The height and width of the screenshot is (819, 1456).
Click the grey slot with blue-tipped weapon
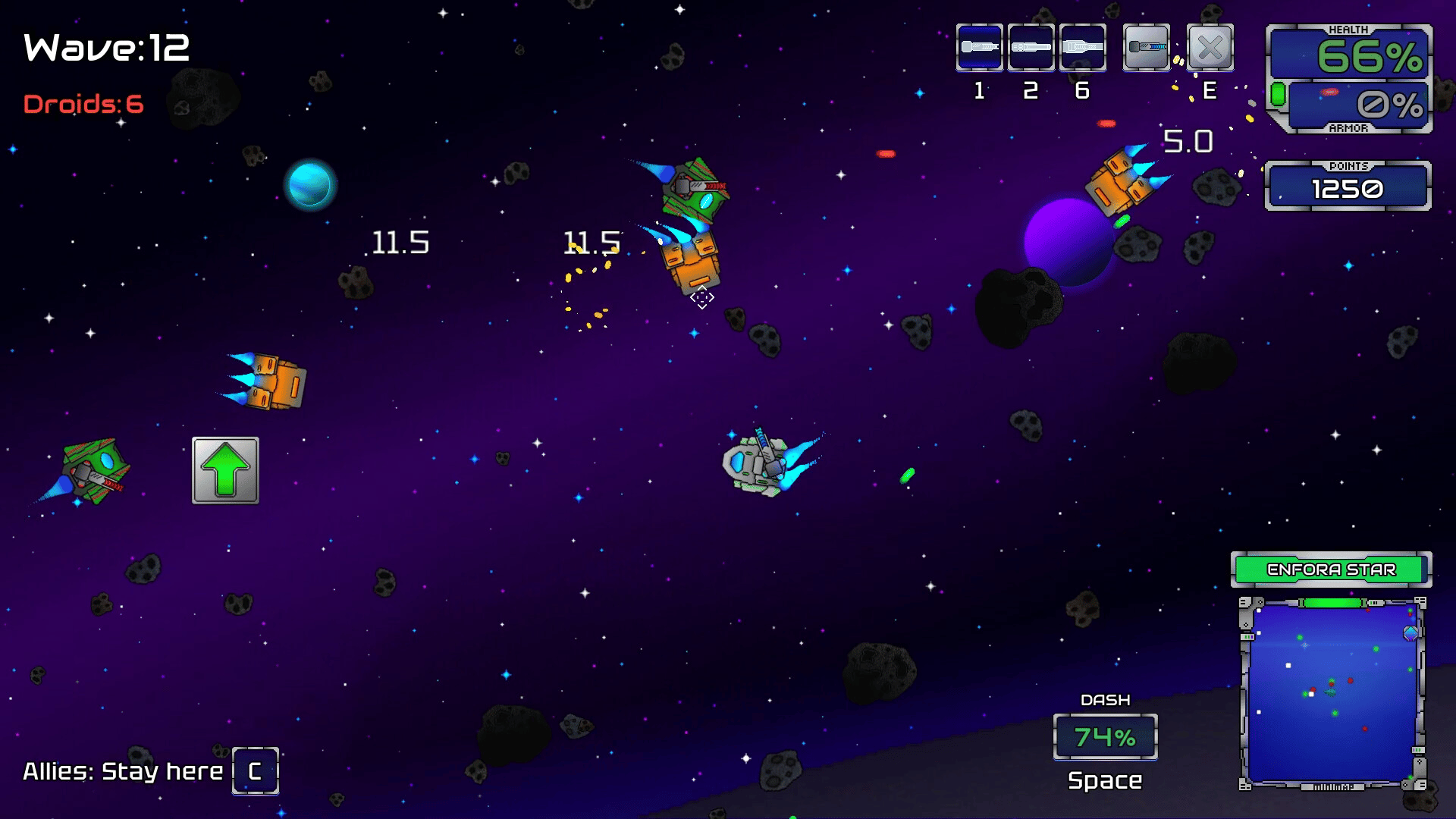1146,47
